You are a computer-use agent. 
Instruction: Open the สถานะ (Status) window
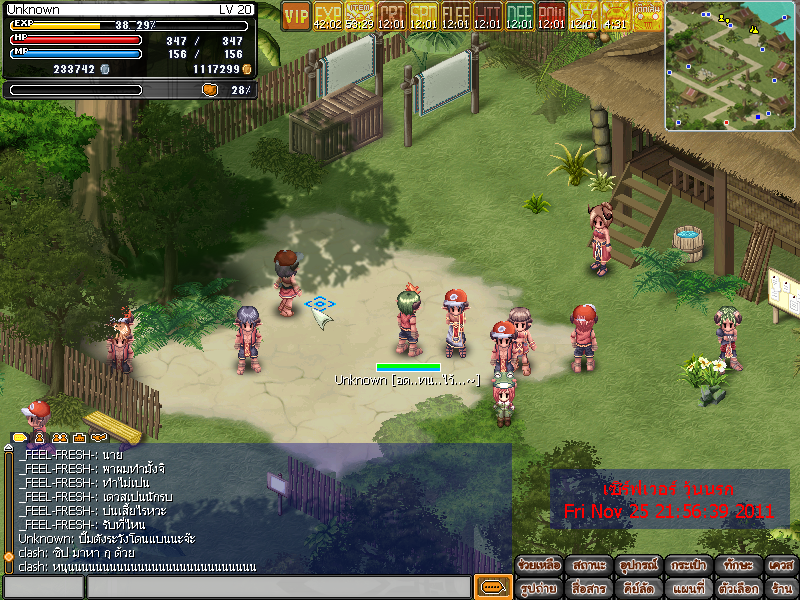589,565
